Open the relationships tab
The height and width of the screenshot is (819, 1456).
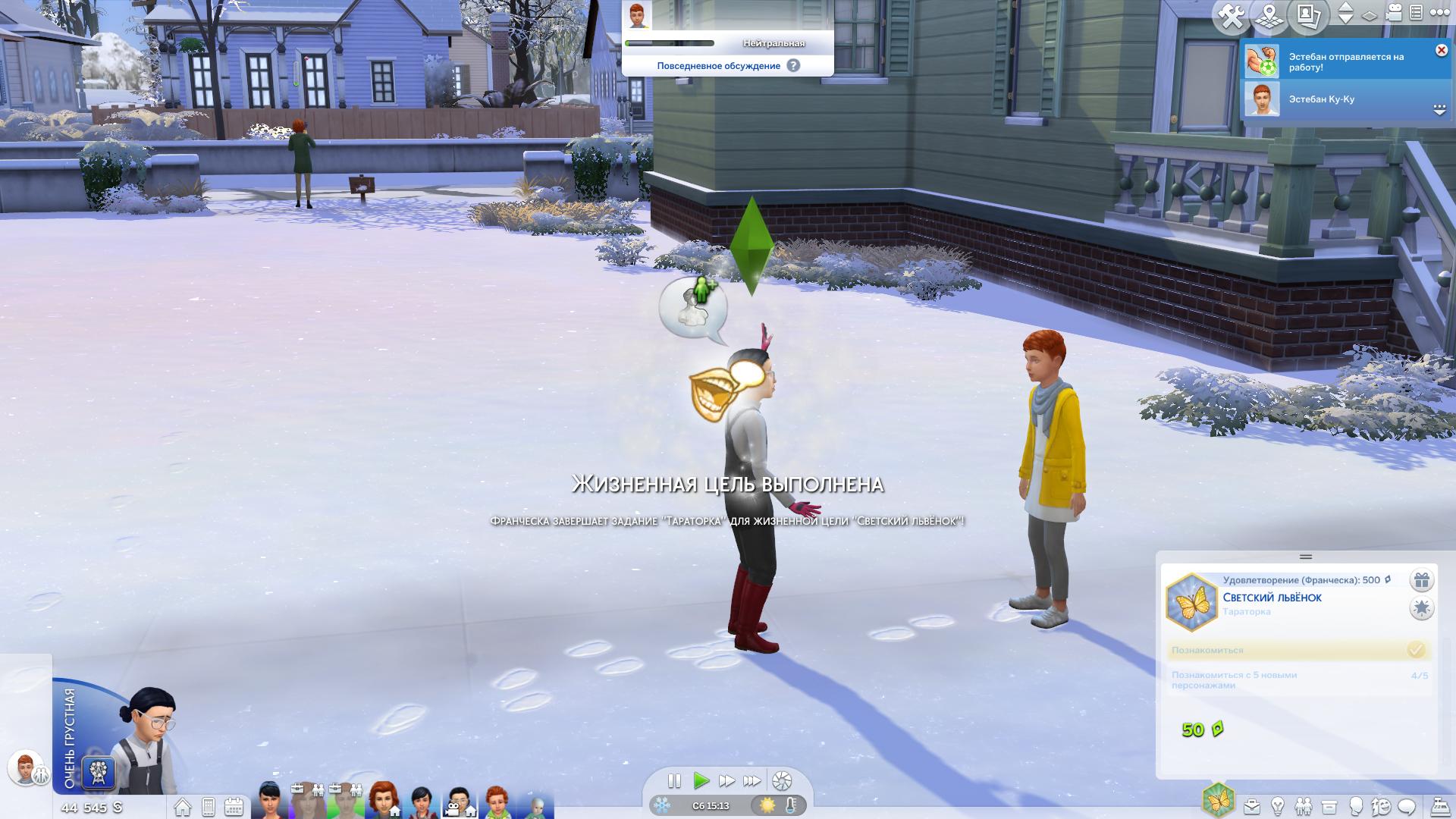coord(1304,805)
